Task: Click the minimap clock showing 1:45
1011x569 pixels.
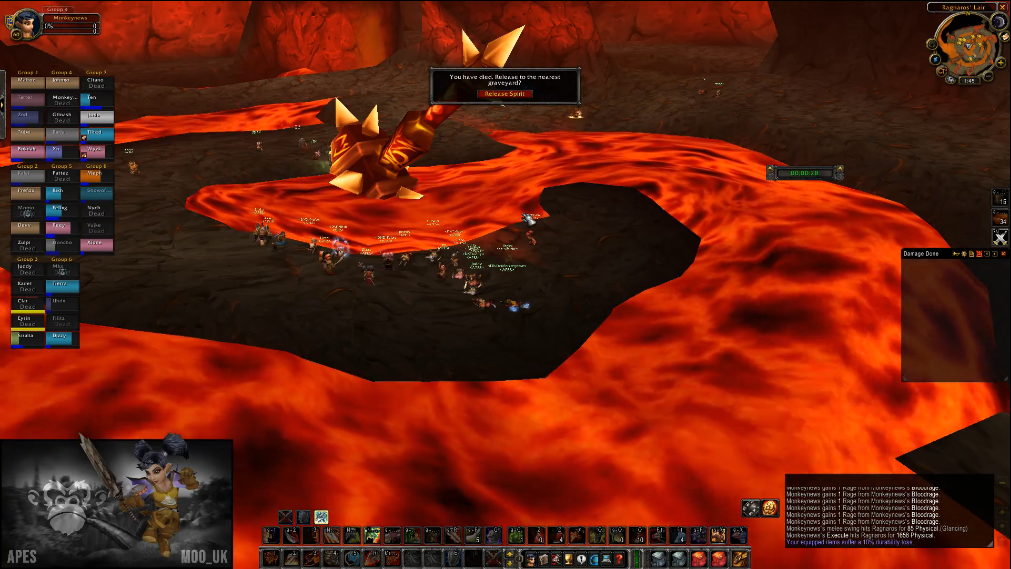Action: pos(968,81)
